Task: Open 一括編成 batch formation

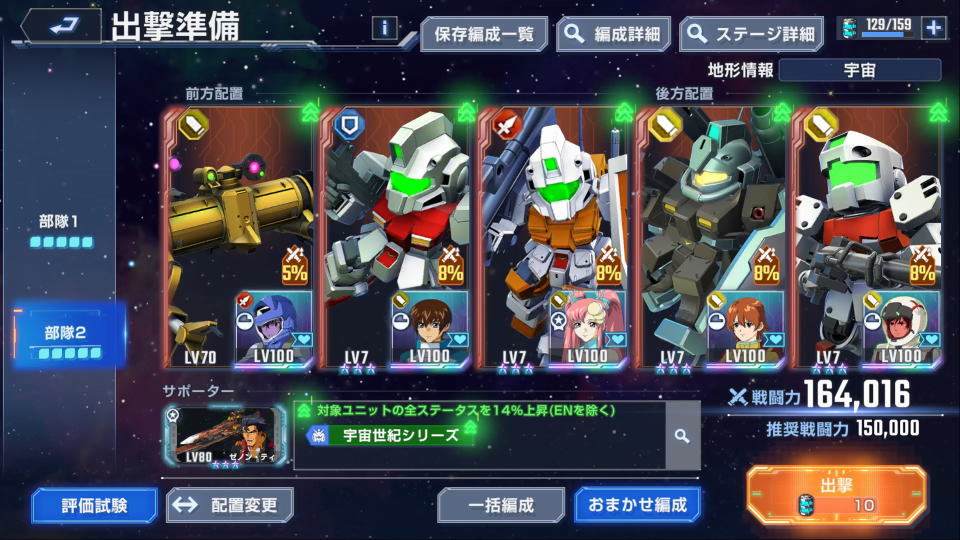Action: coord(500,505)
